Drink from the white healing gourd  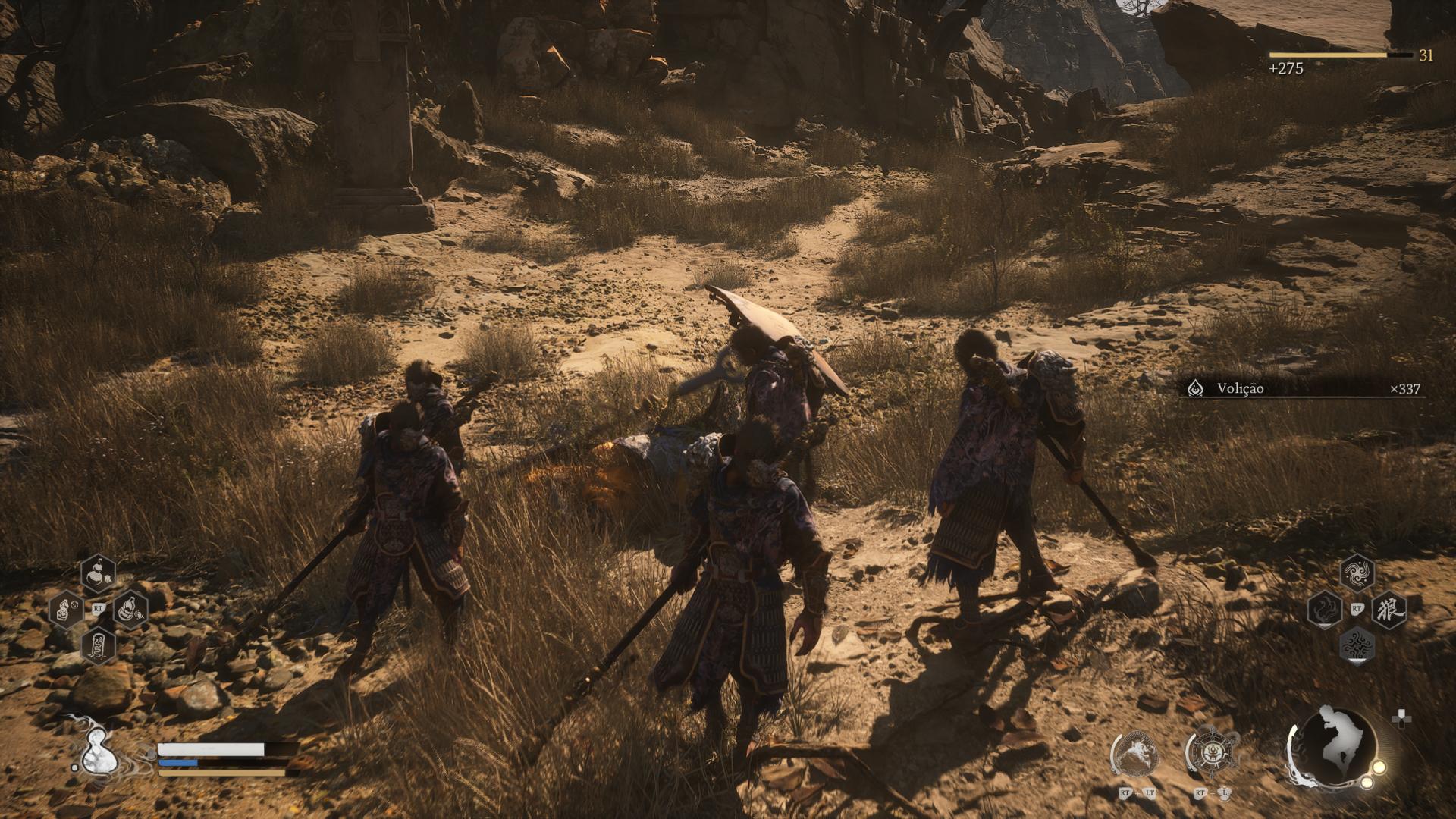(x=96, y=752)
